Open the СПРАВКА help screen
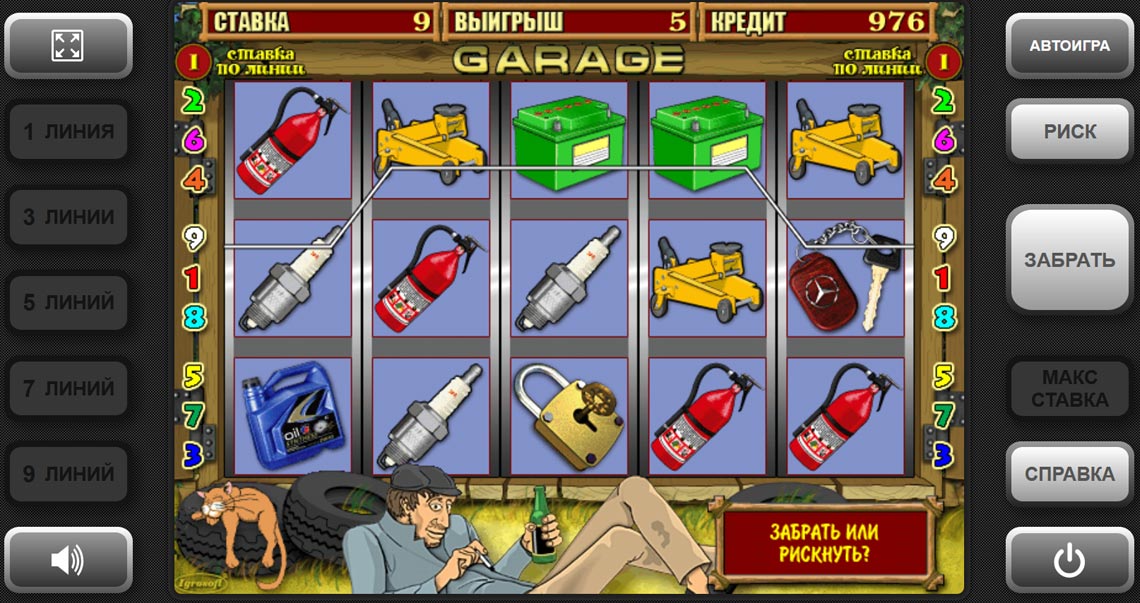Image resolution: width=1140 pixels, height=603 pixels. point(1069,473)
